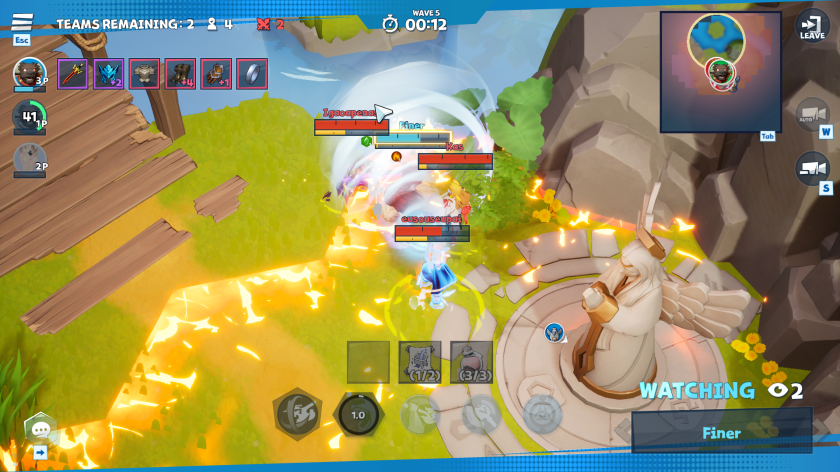Open the chat bubble button
Screen dimensions: 840x472
pyautogui.click(x=41, y=429)
